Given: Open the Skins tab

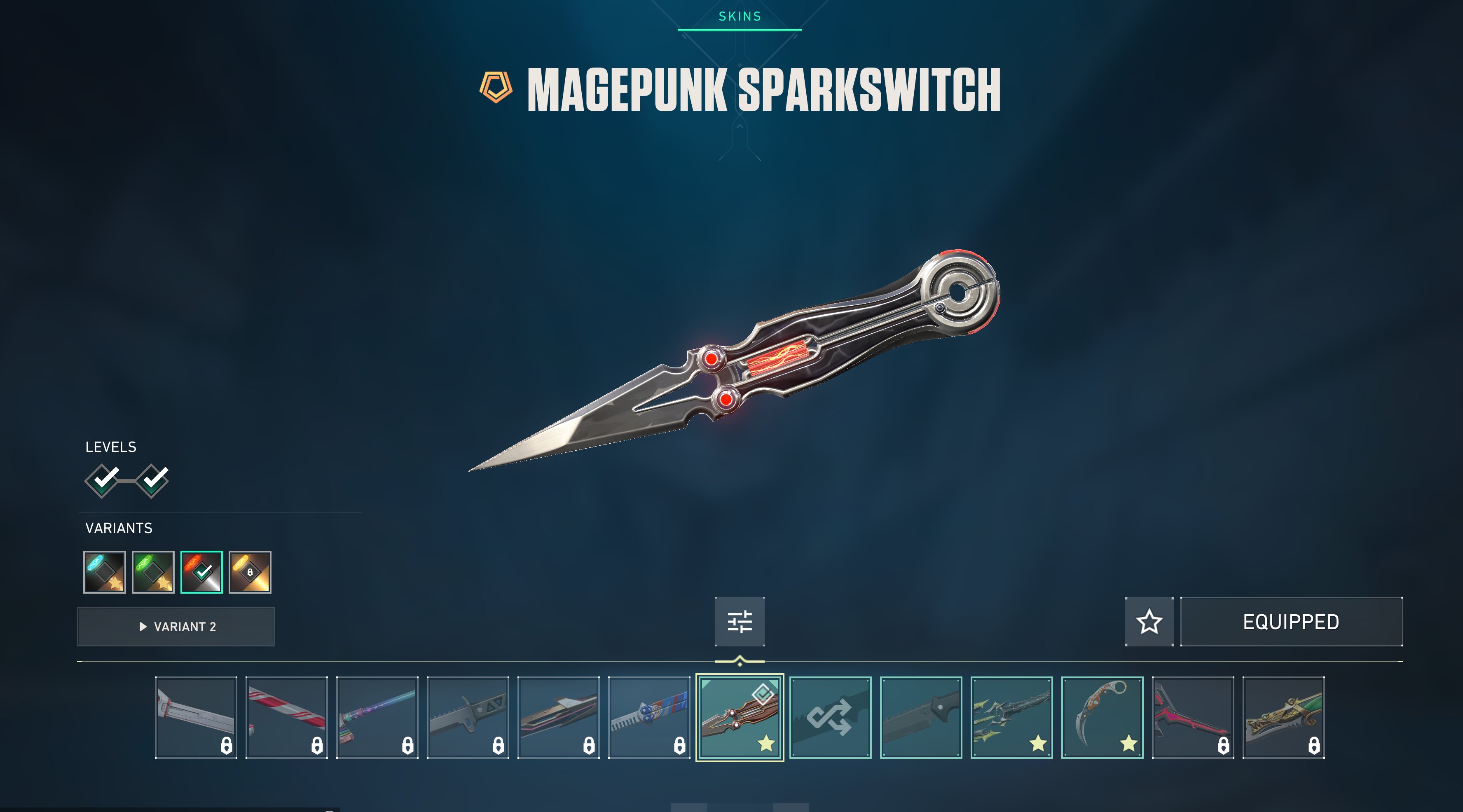Looking at the screenshot, I should pos(740,16).
